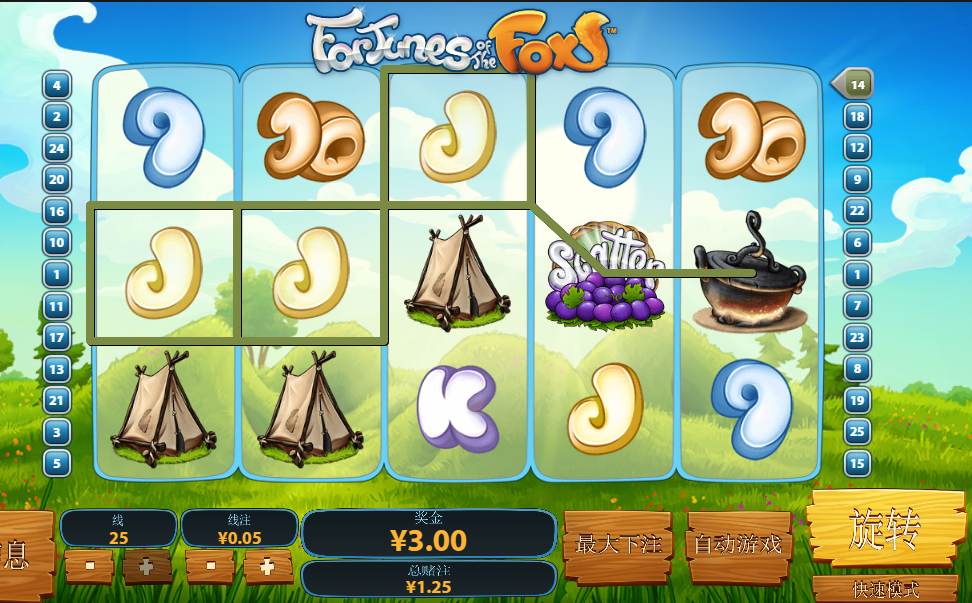Open the 信息 info sign
The width and height of the screenshot is (972, 603).
20,553
